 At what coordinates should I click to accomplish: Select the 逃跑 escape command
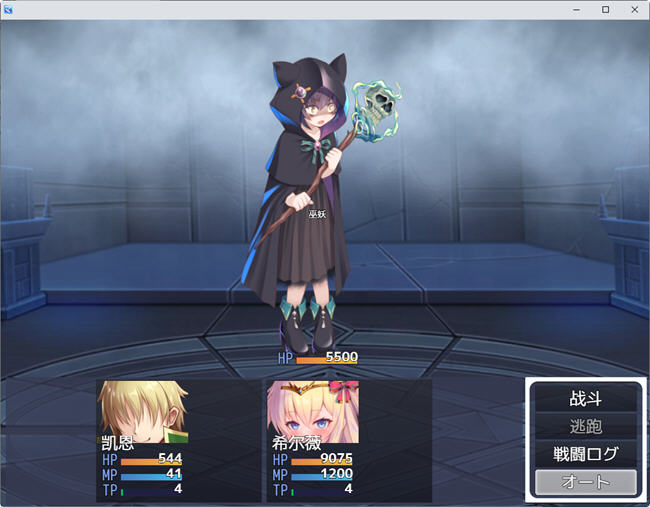585,426
